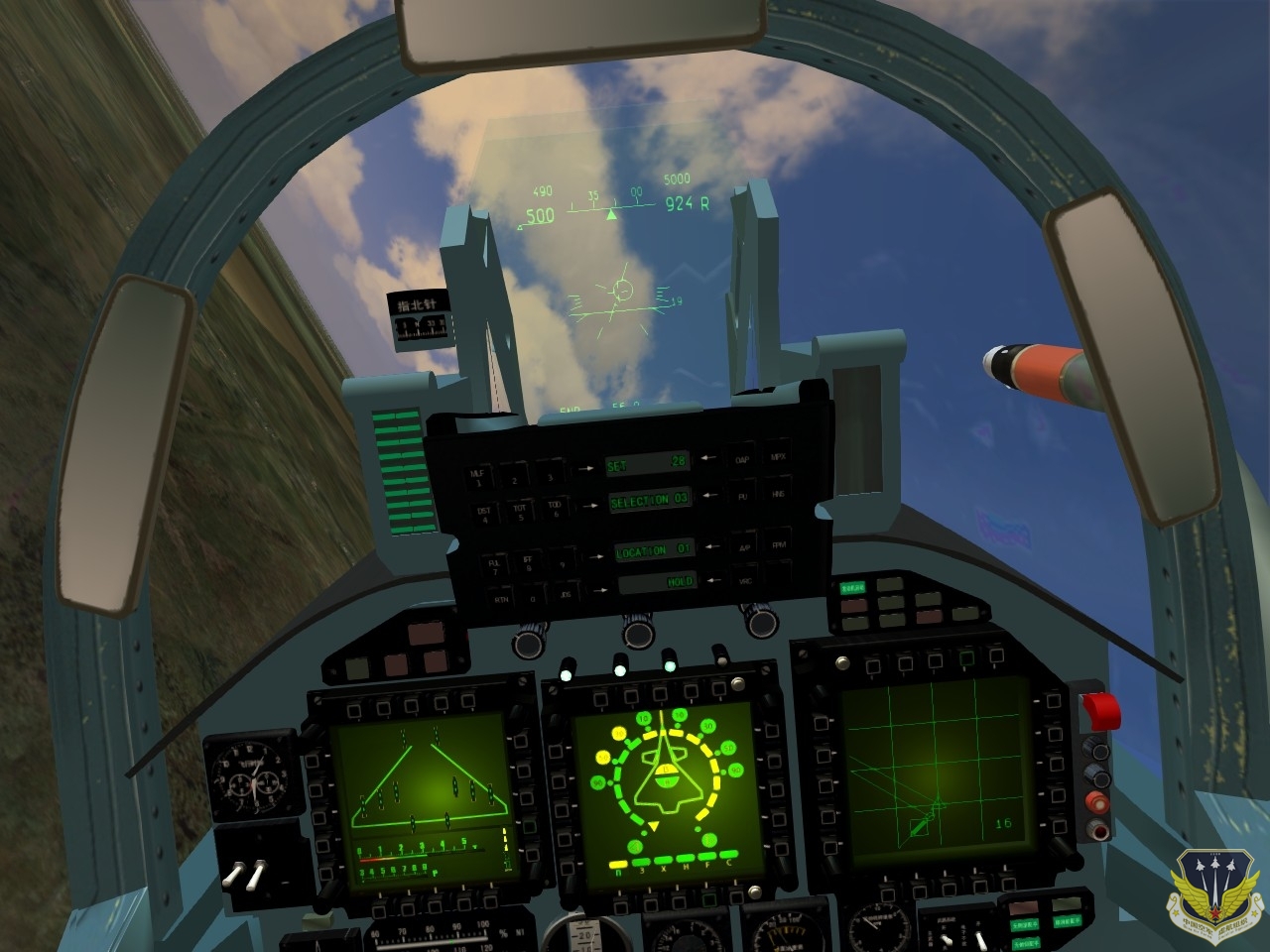Hit the TOT 5 keypad key

(519, 513)
